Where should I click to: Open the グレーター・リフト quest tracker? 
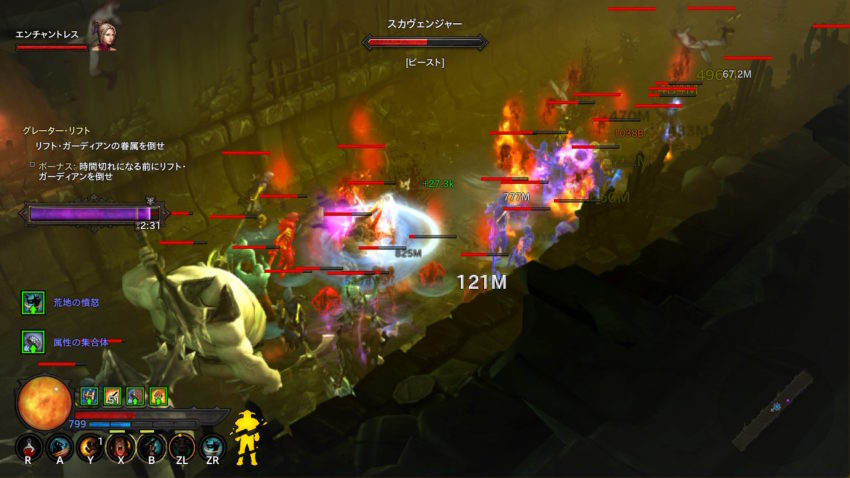pos(49,130)
